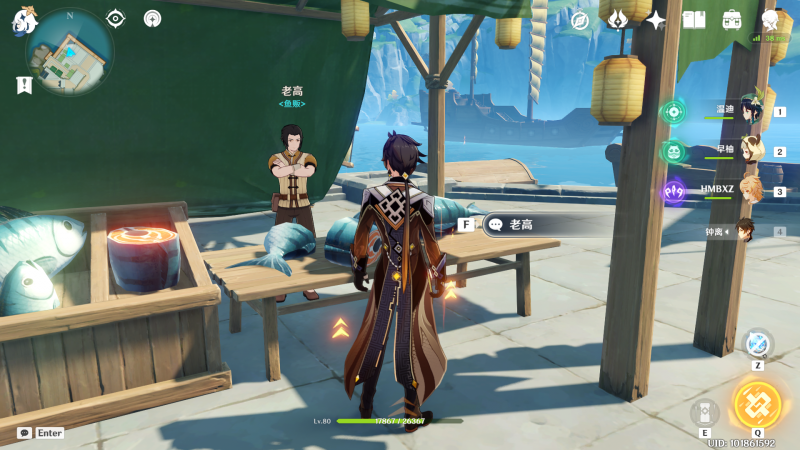Open the backpack inventory

732,20
